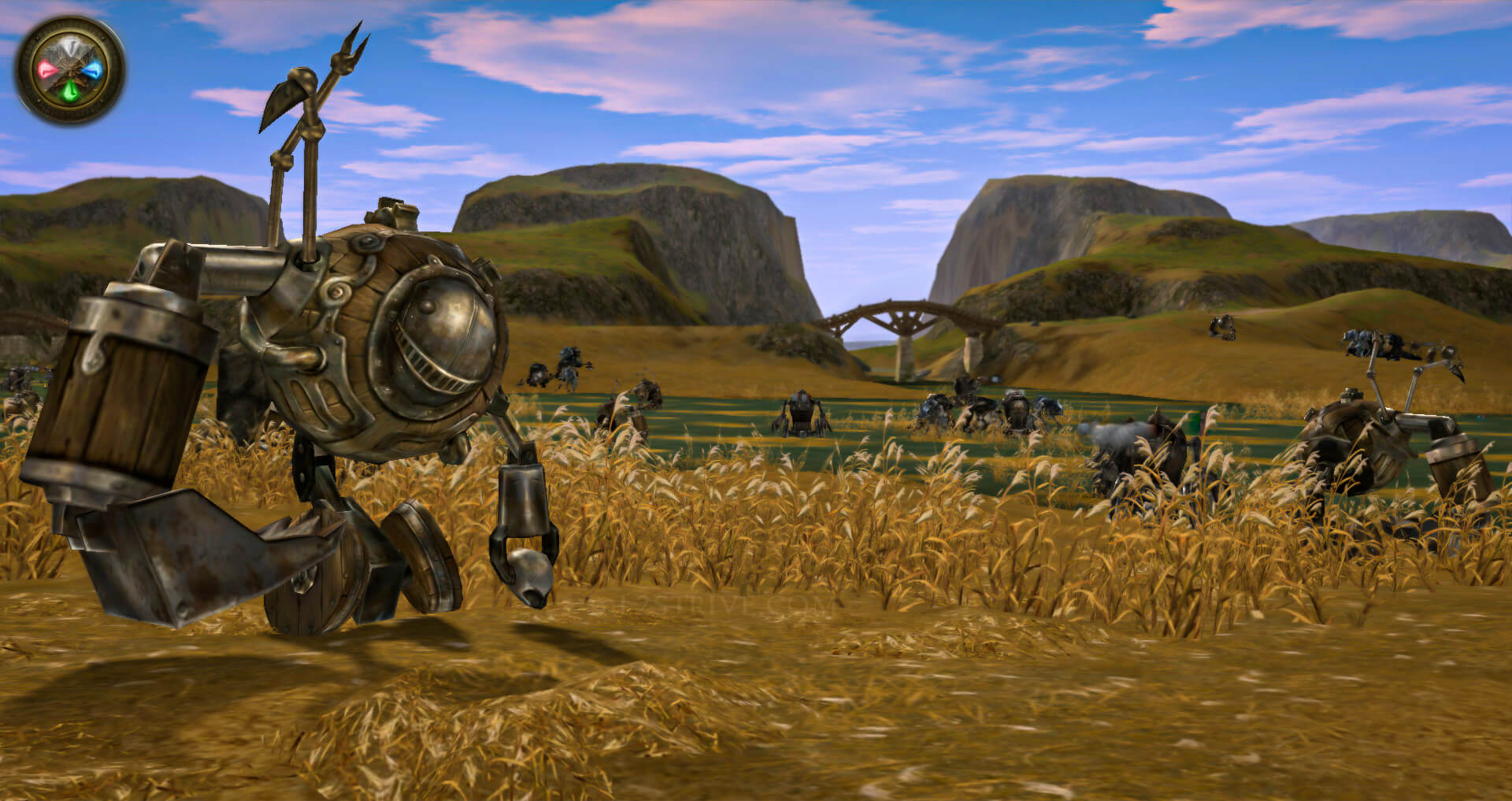Select the blue gem pointer on the compass
Image resolution: width=1512 pixels, height=801 pixels.
click(94, 71)
